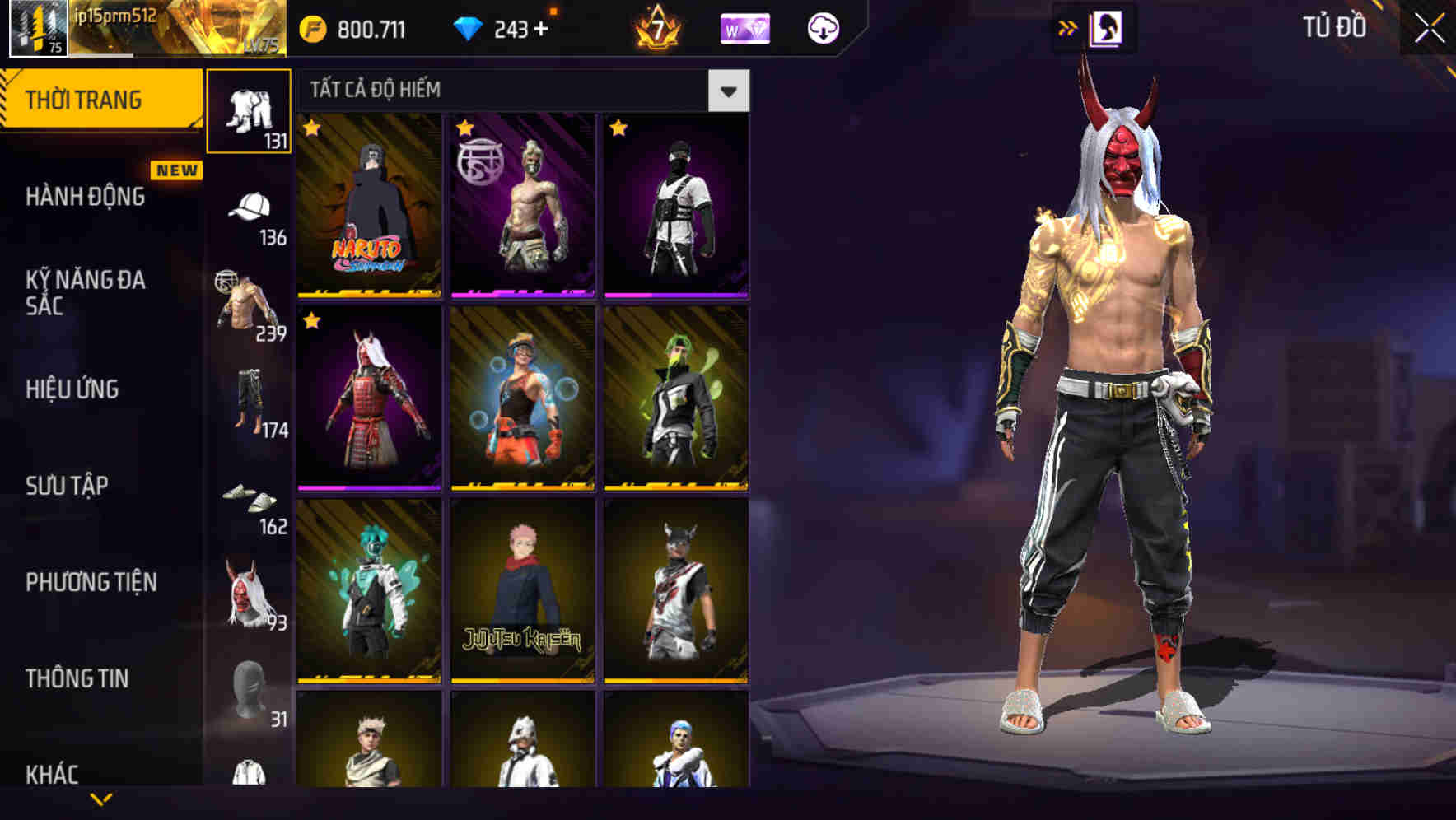Unfavorite the black ninja vest outfit
1456x820 pixels.
click(617, 129)
